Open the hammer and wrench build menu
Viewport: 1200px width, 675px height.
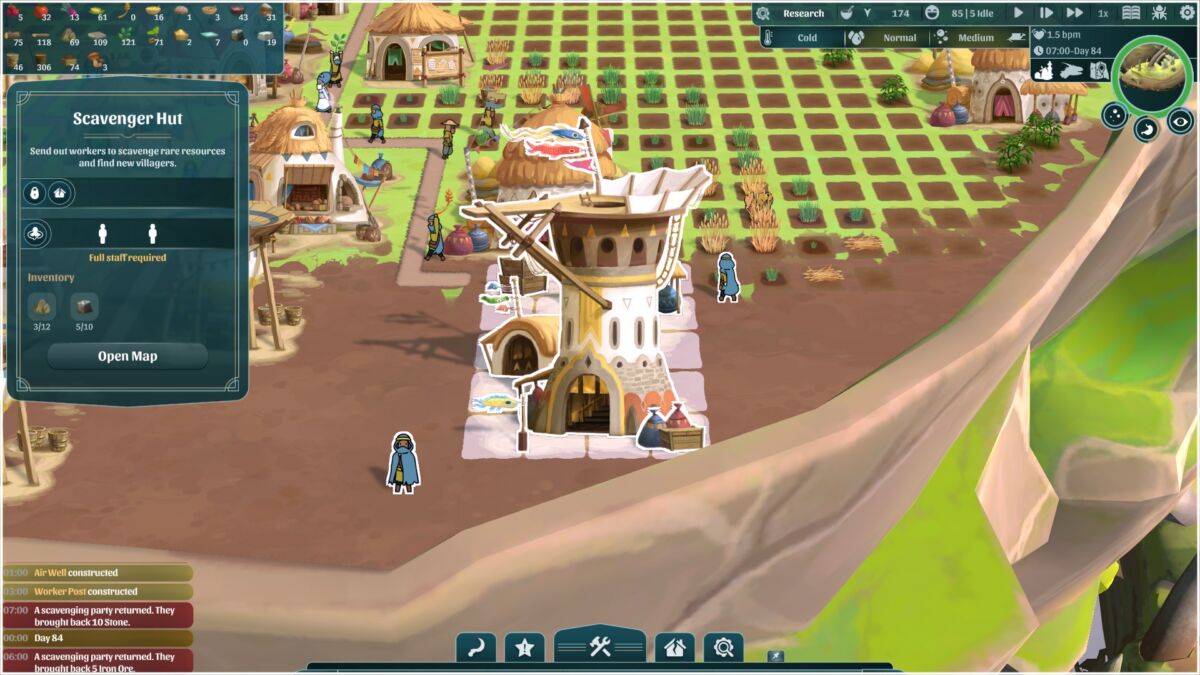[x=600, y=647]
